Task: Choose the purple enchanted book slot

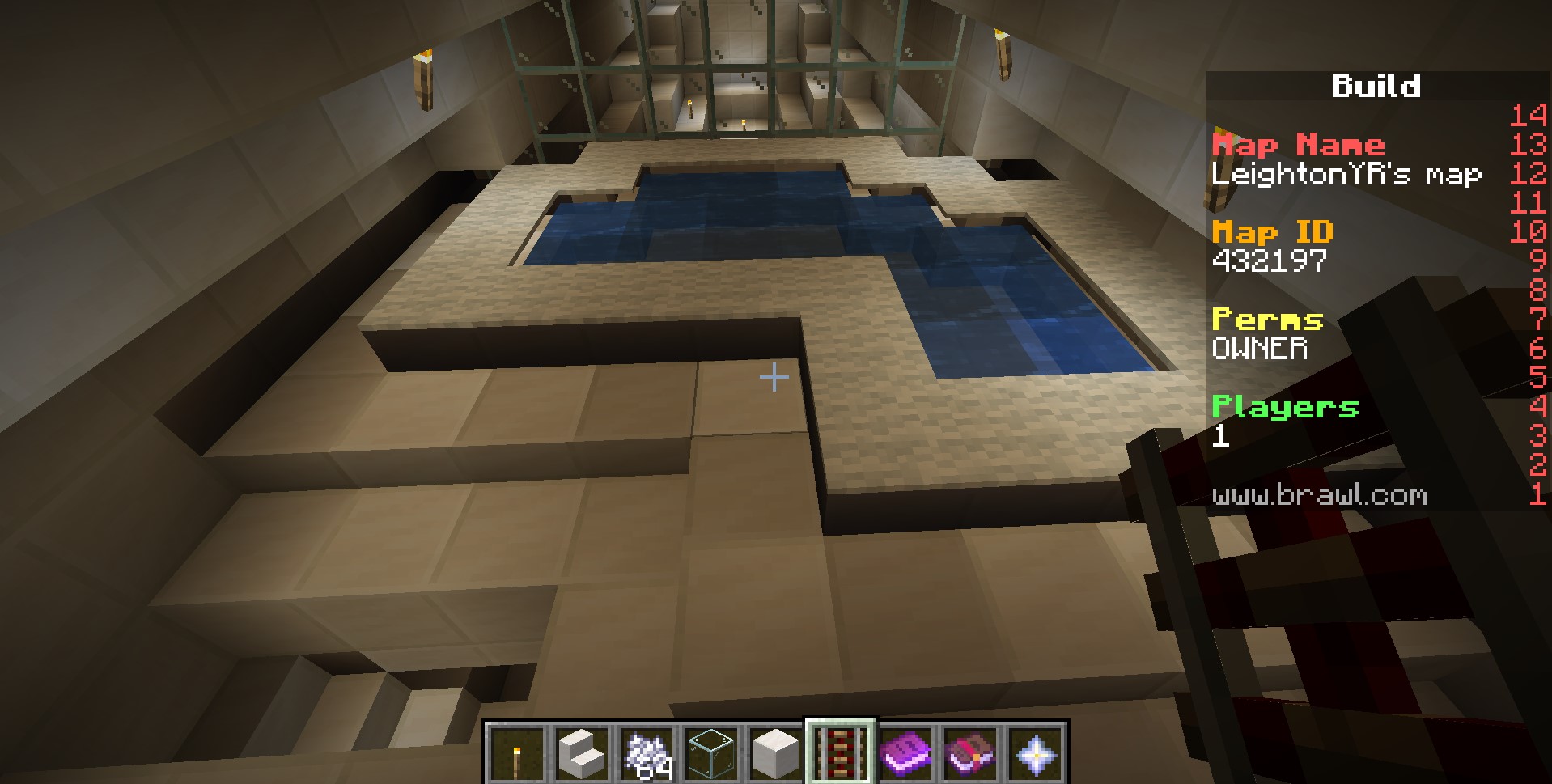Action: click(x=905, y=753)
